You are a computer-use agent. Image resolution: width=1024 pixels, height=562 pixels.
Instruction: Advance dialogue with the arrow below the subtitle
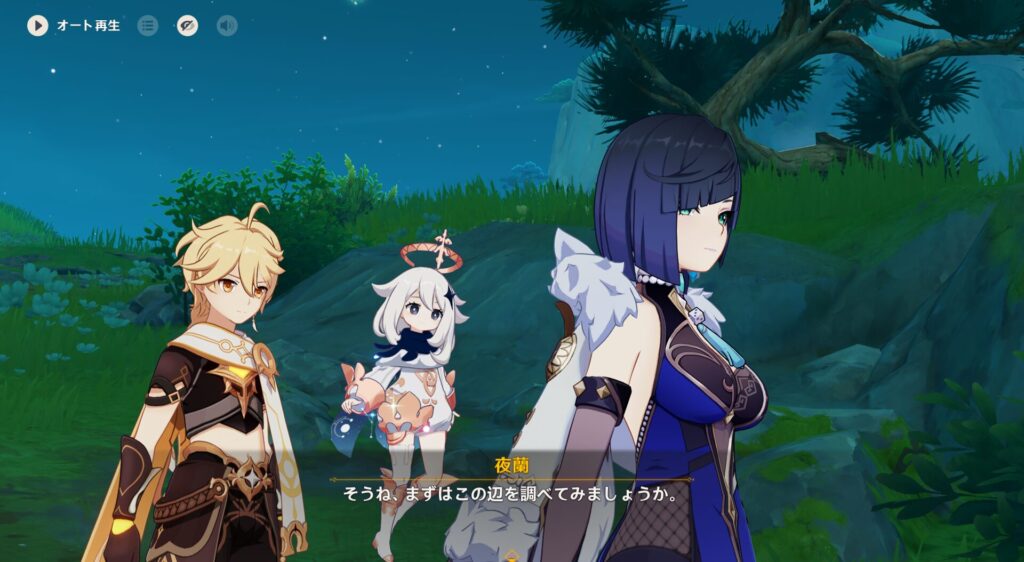(512, 554)
